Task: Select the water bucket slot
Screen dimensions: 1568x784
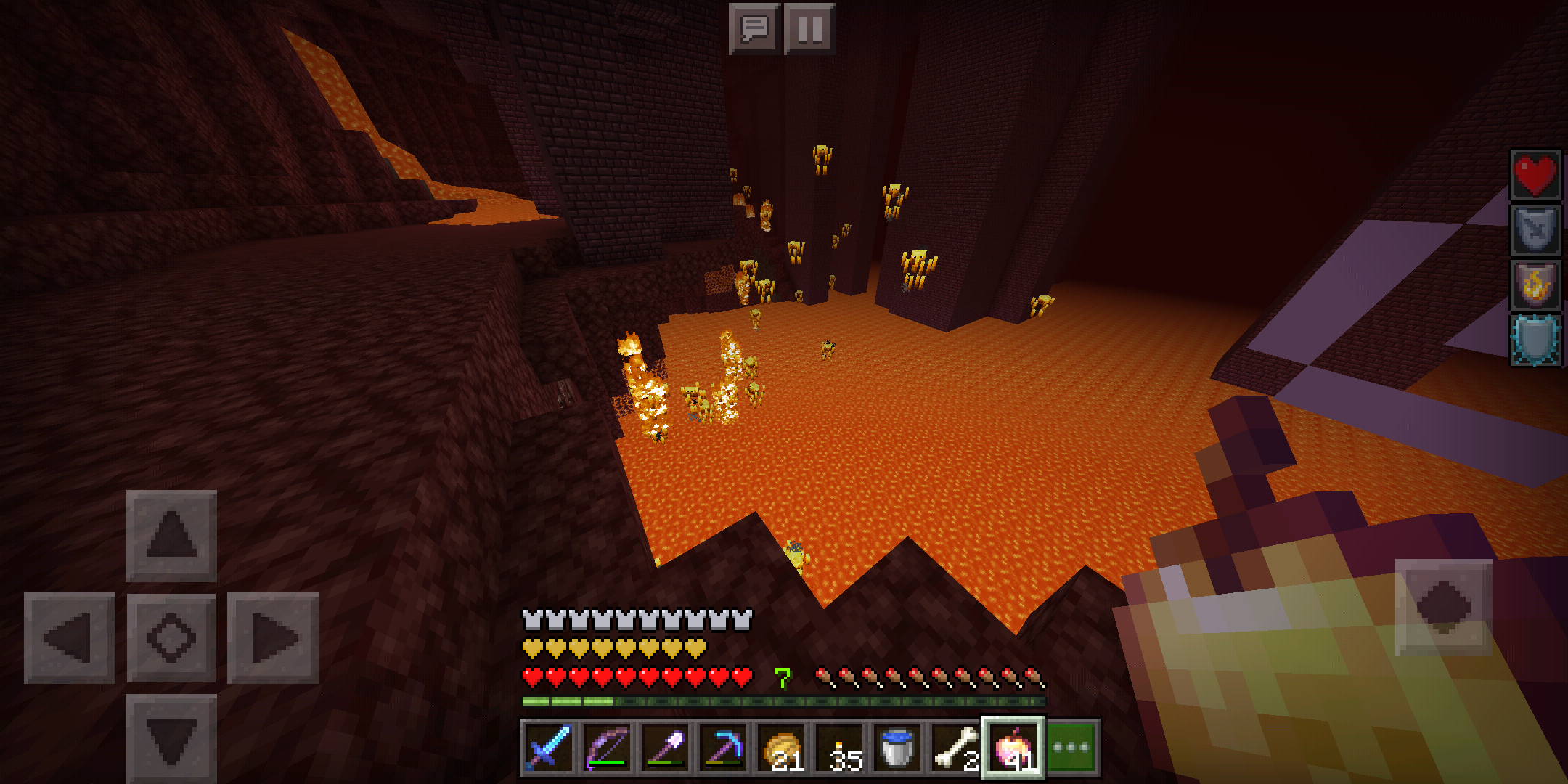Action: point(897,748)
